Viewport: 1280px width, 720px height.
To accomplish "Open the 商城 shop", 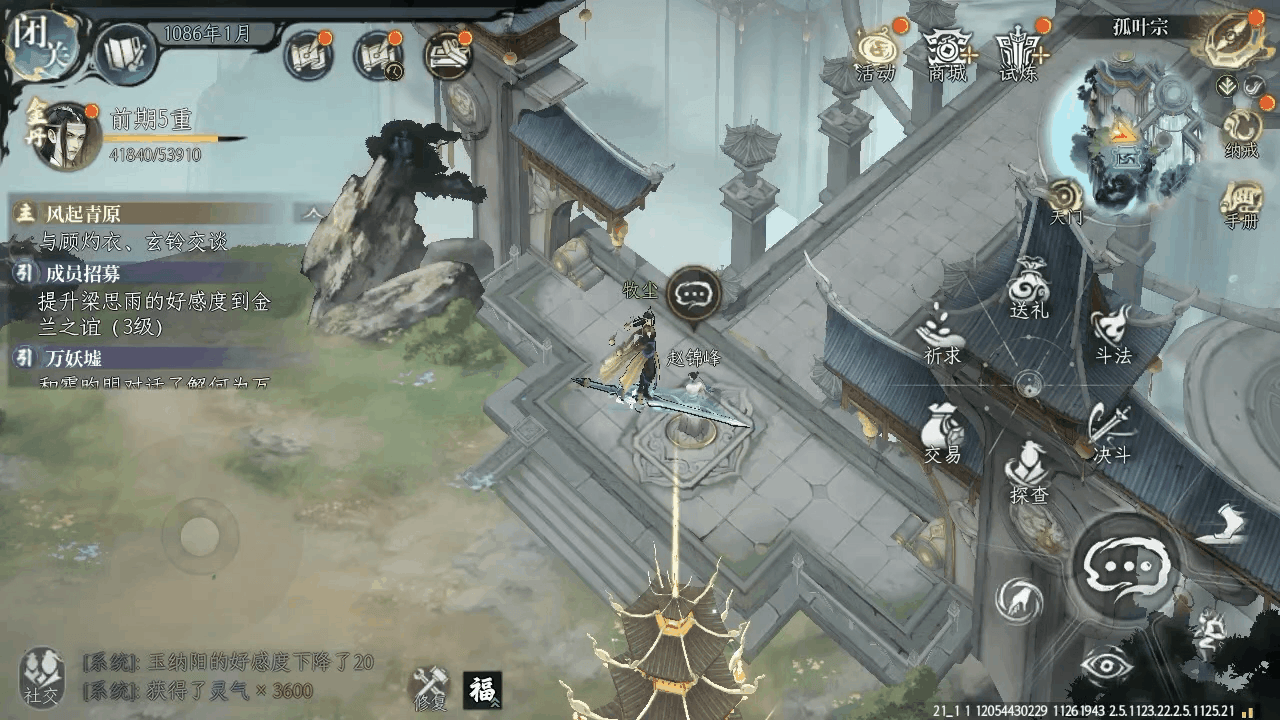I will coord(946,52).
